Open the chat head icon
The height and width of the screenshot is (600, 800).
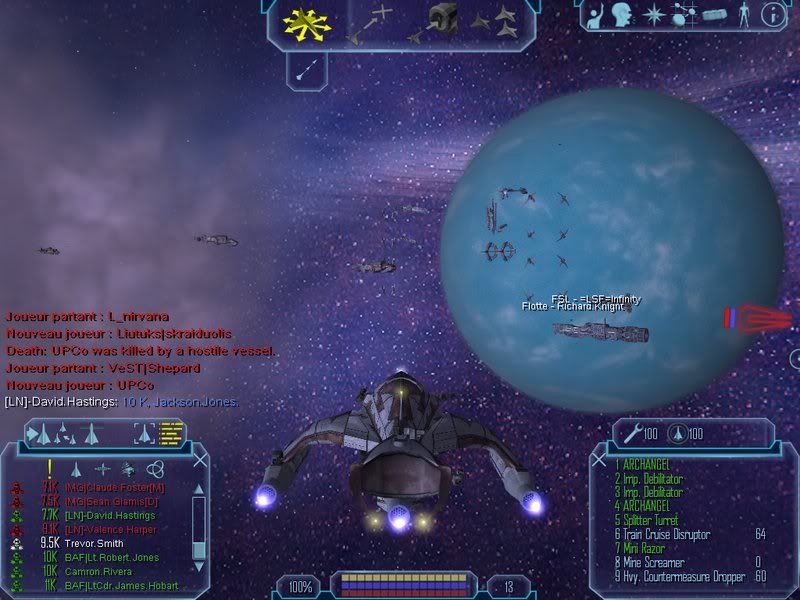point(622,14)
